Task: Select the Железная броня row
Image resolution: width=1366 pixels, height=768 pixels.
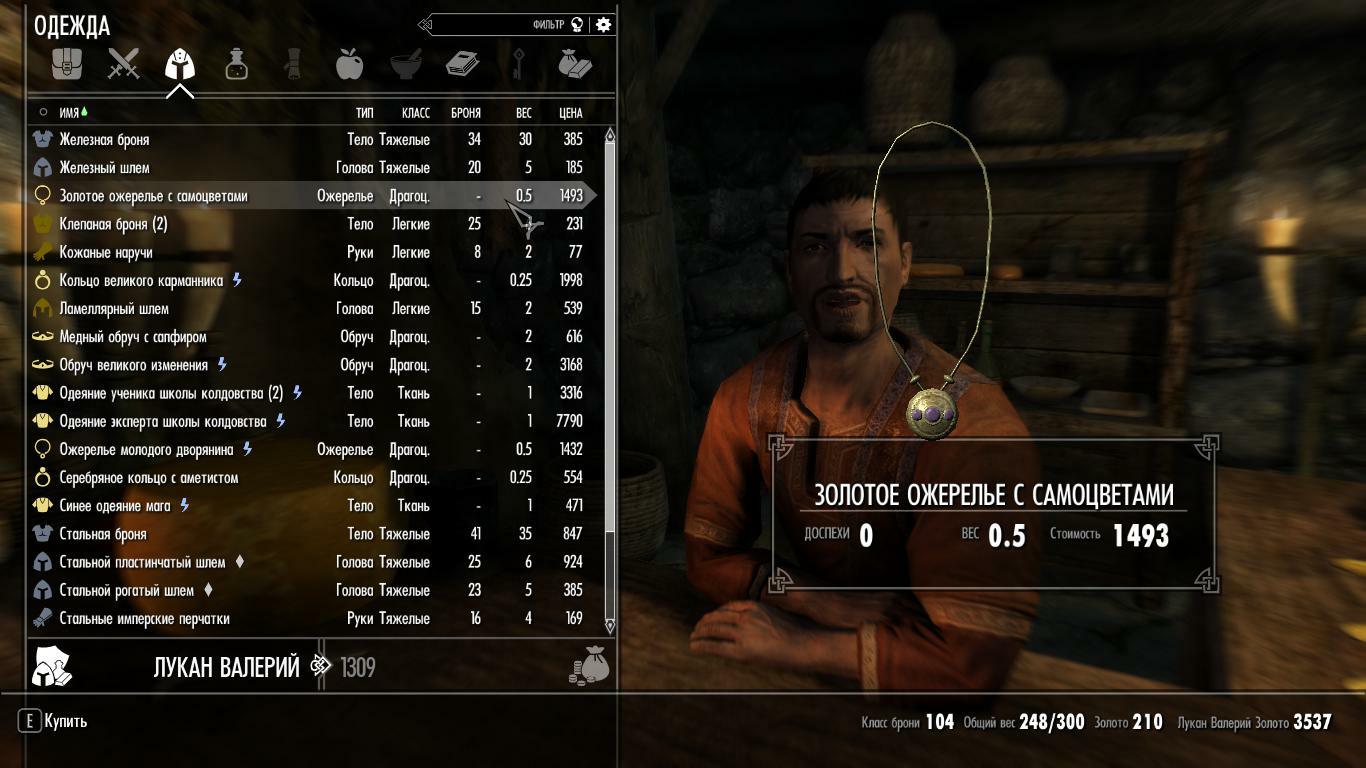Action: 104,140
